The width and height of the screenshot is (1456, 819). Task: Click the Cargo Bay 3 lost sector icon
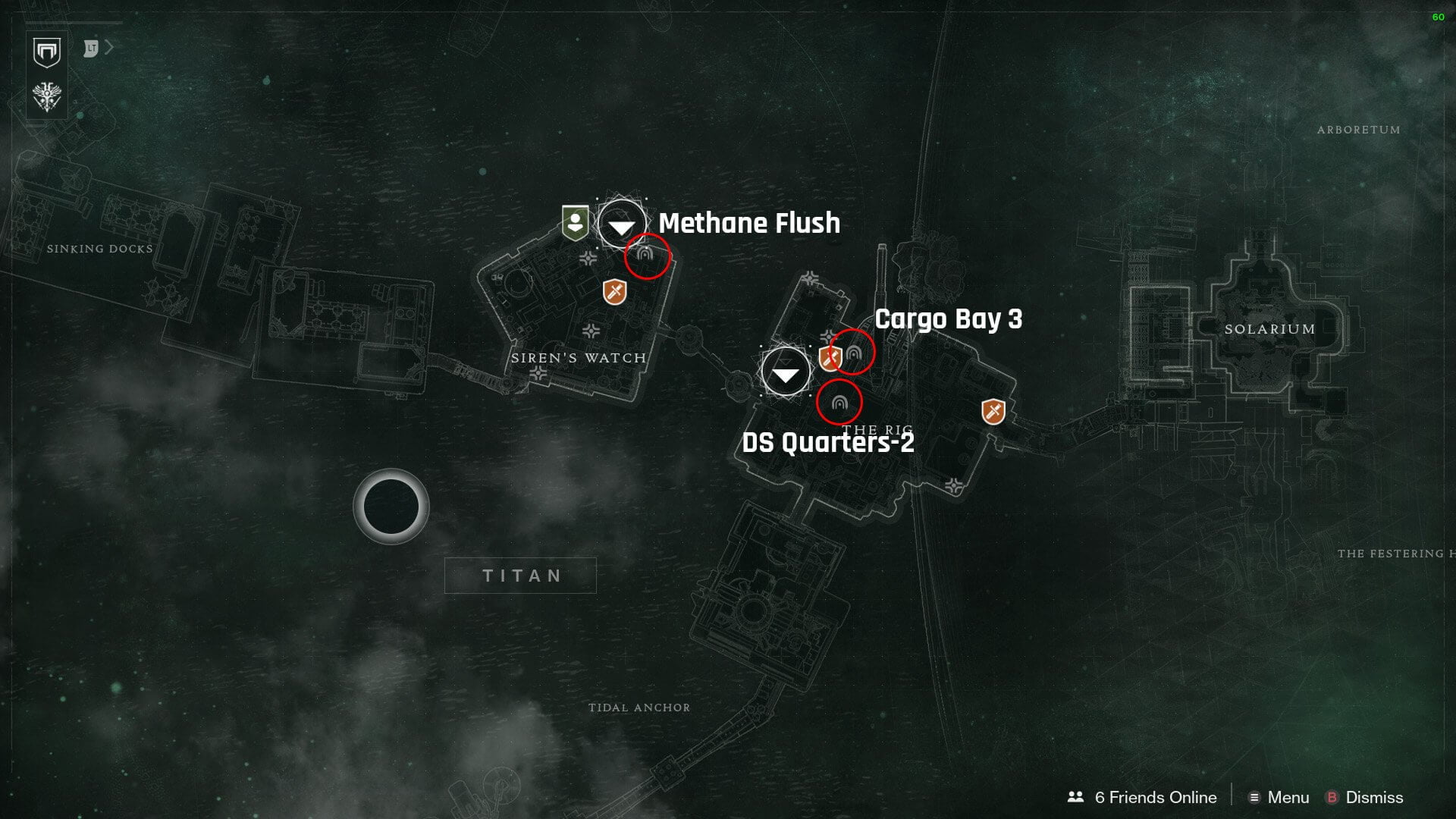pyautogui.click(x=854, y=353)
